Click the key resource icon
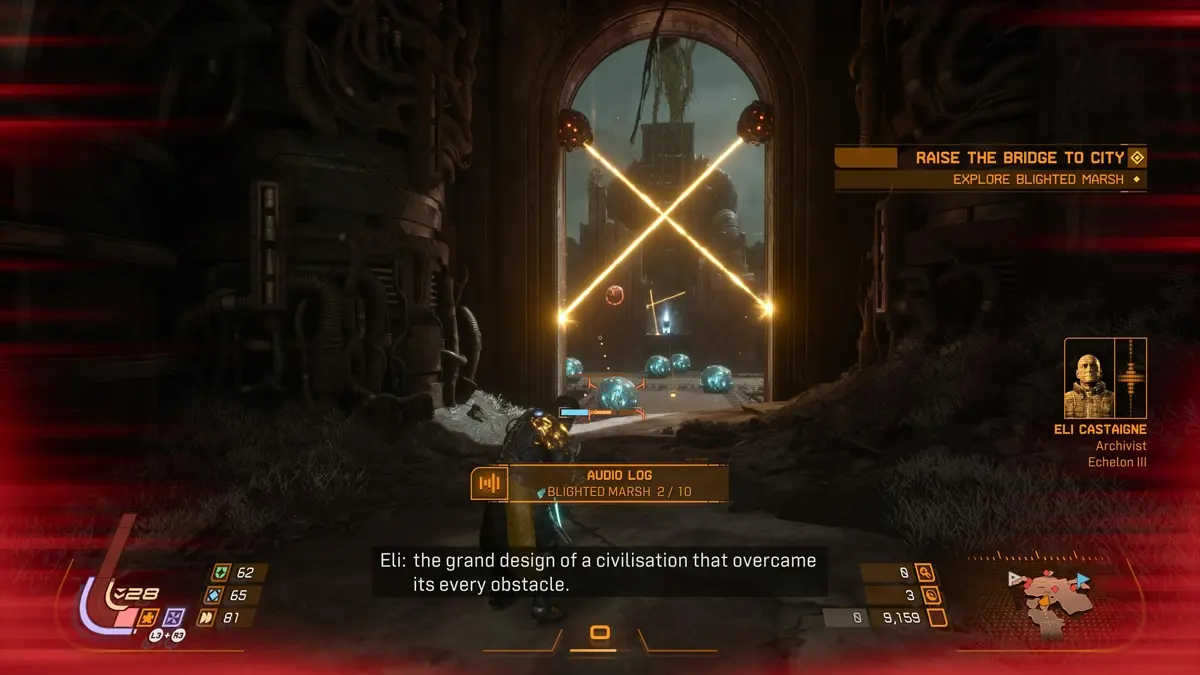This screenshot has width=1200, height=675. point(926,573)
